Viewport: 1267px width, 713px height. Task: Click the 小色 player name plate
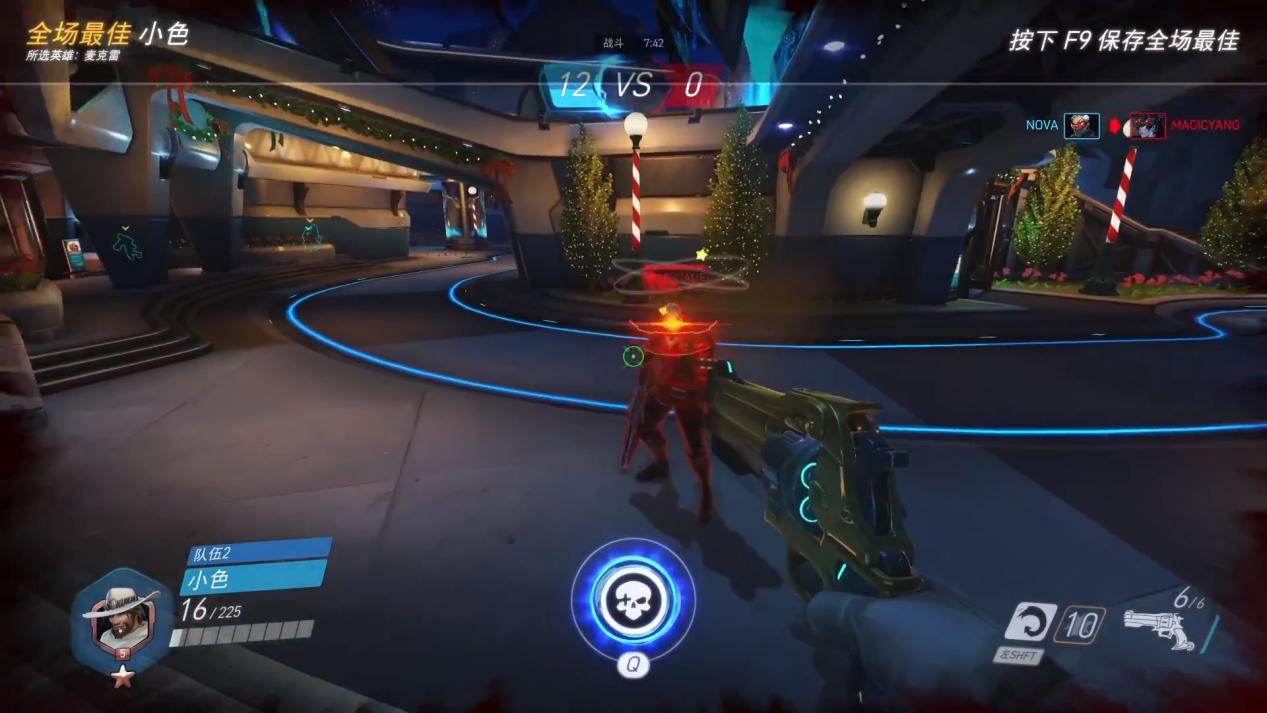[x=252, y=578]
